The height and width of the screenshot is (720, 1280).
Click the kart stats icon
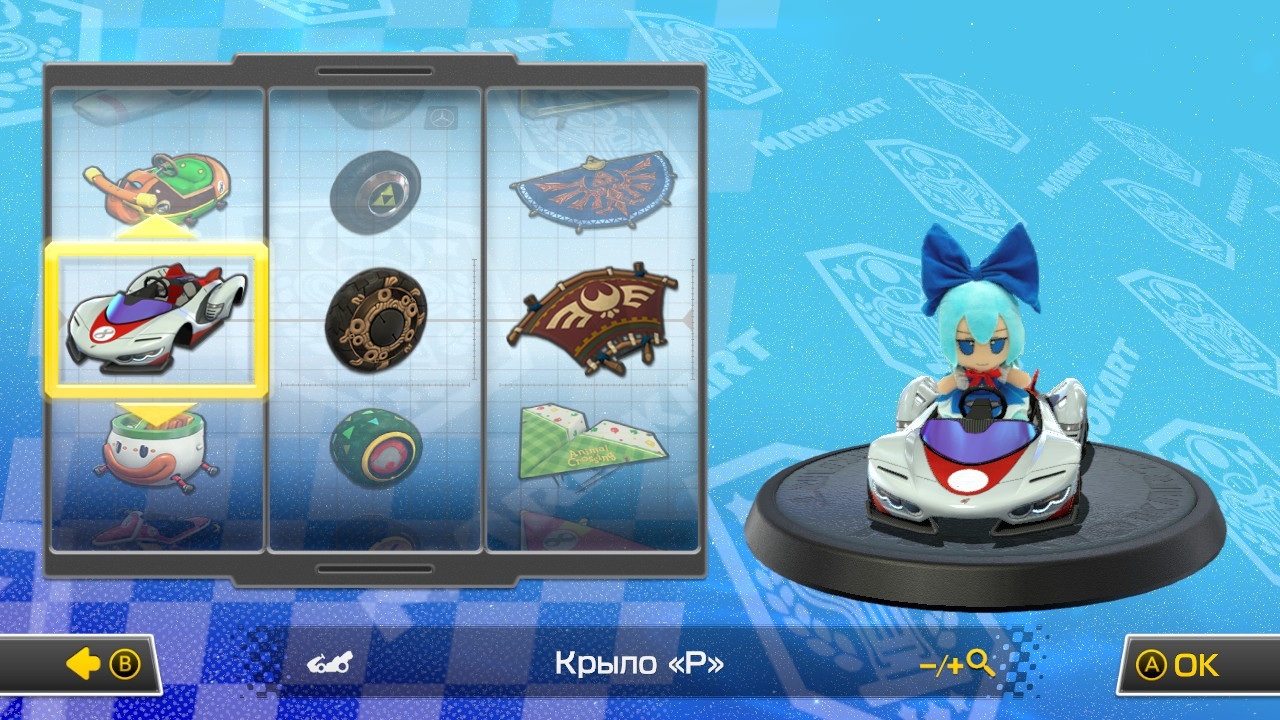coord(329,663)
